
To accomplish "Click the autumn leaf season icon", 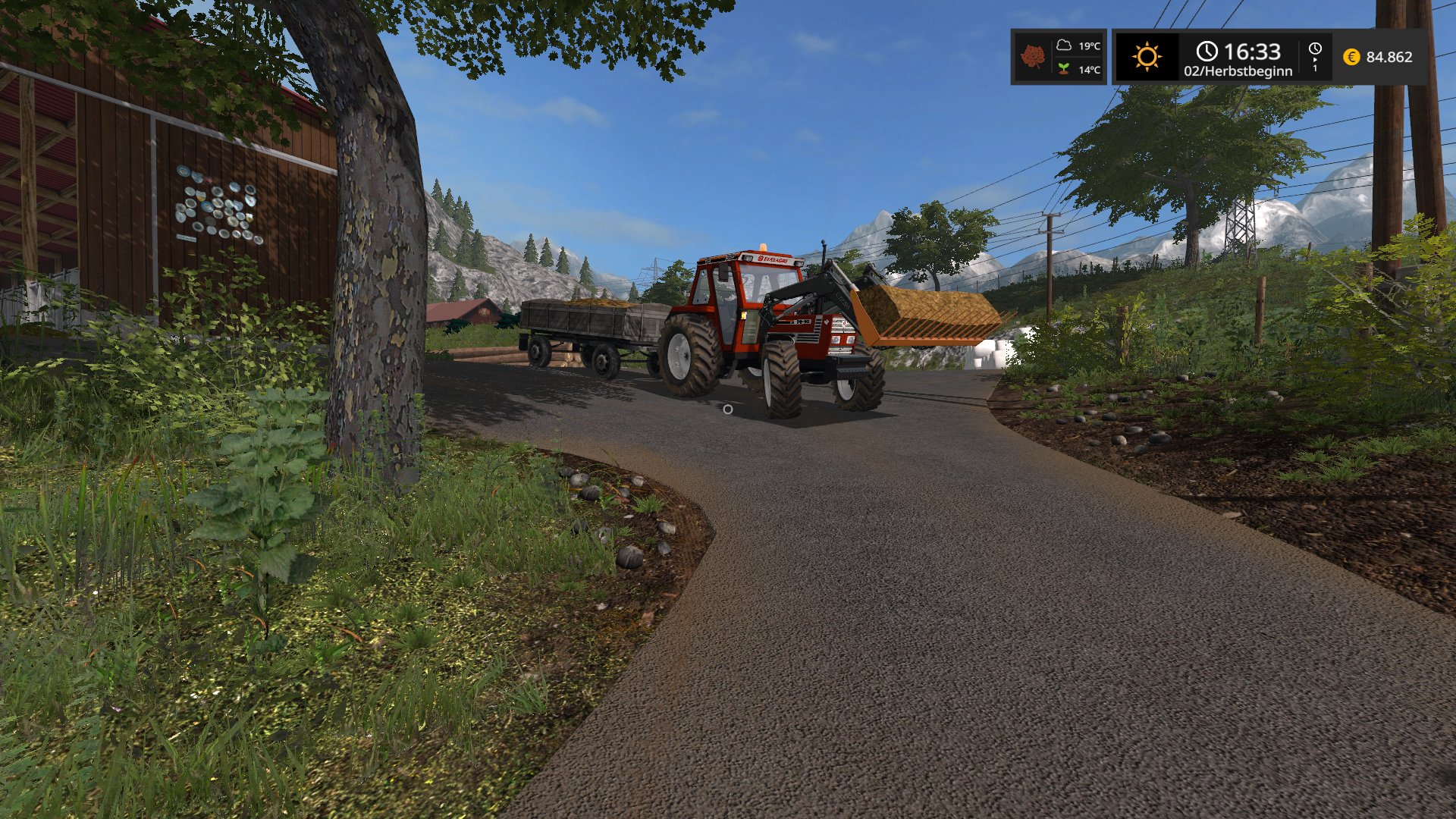I will pos(1032,57).
